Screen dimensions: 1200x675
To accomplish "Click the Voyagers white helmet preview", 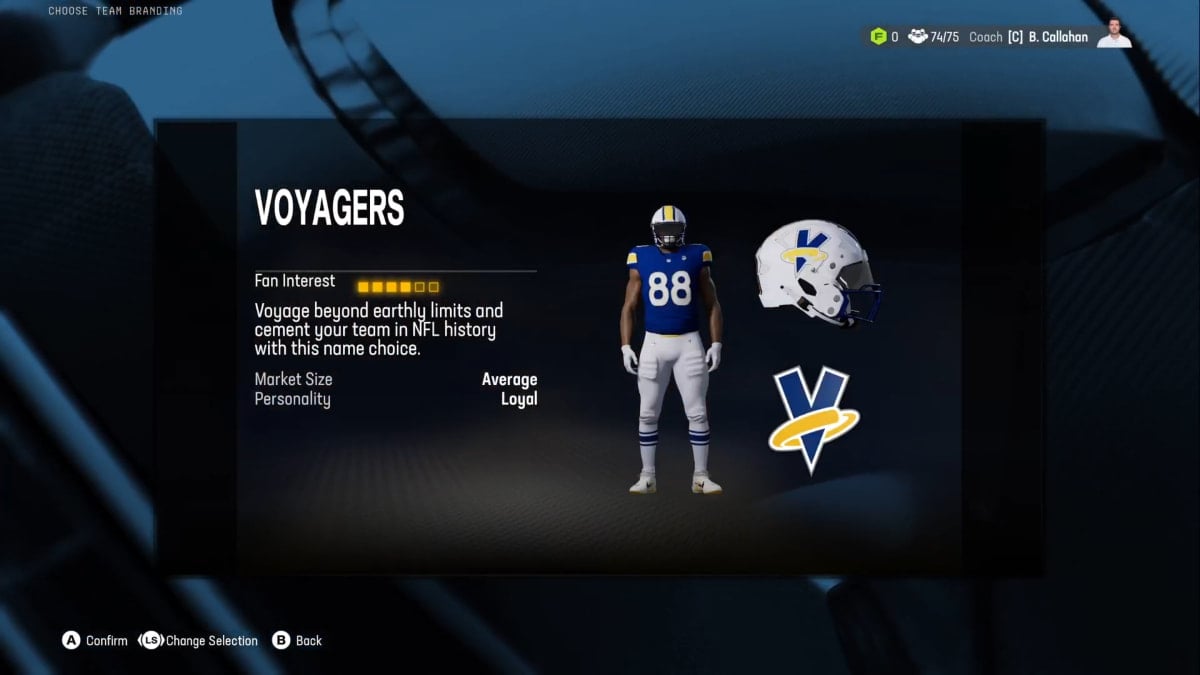I will tap(816, 272).
